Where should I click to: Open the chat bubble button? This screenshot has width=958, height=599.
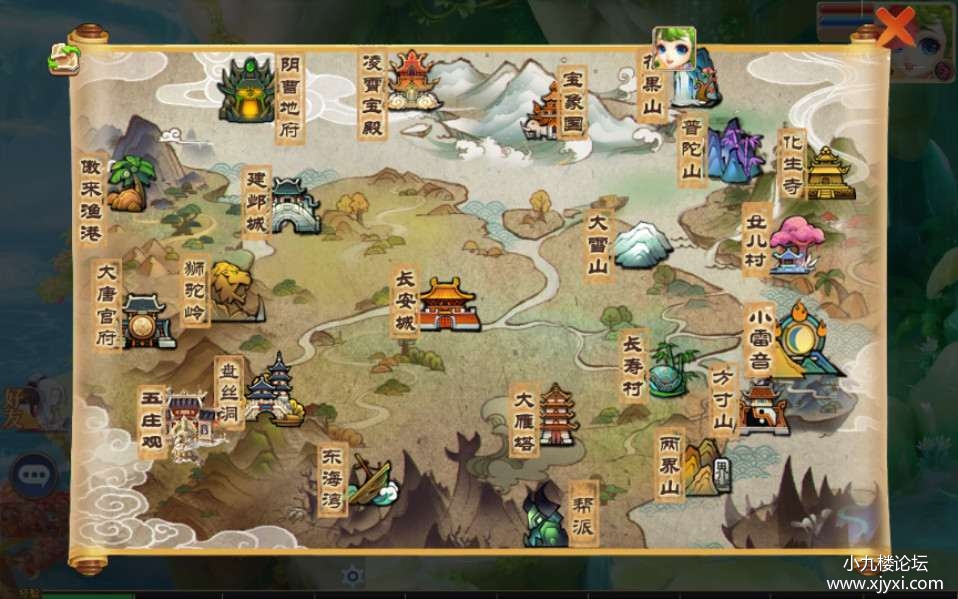[x=34, y=472]
